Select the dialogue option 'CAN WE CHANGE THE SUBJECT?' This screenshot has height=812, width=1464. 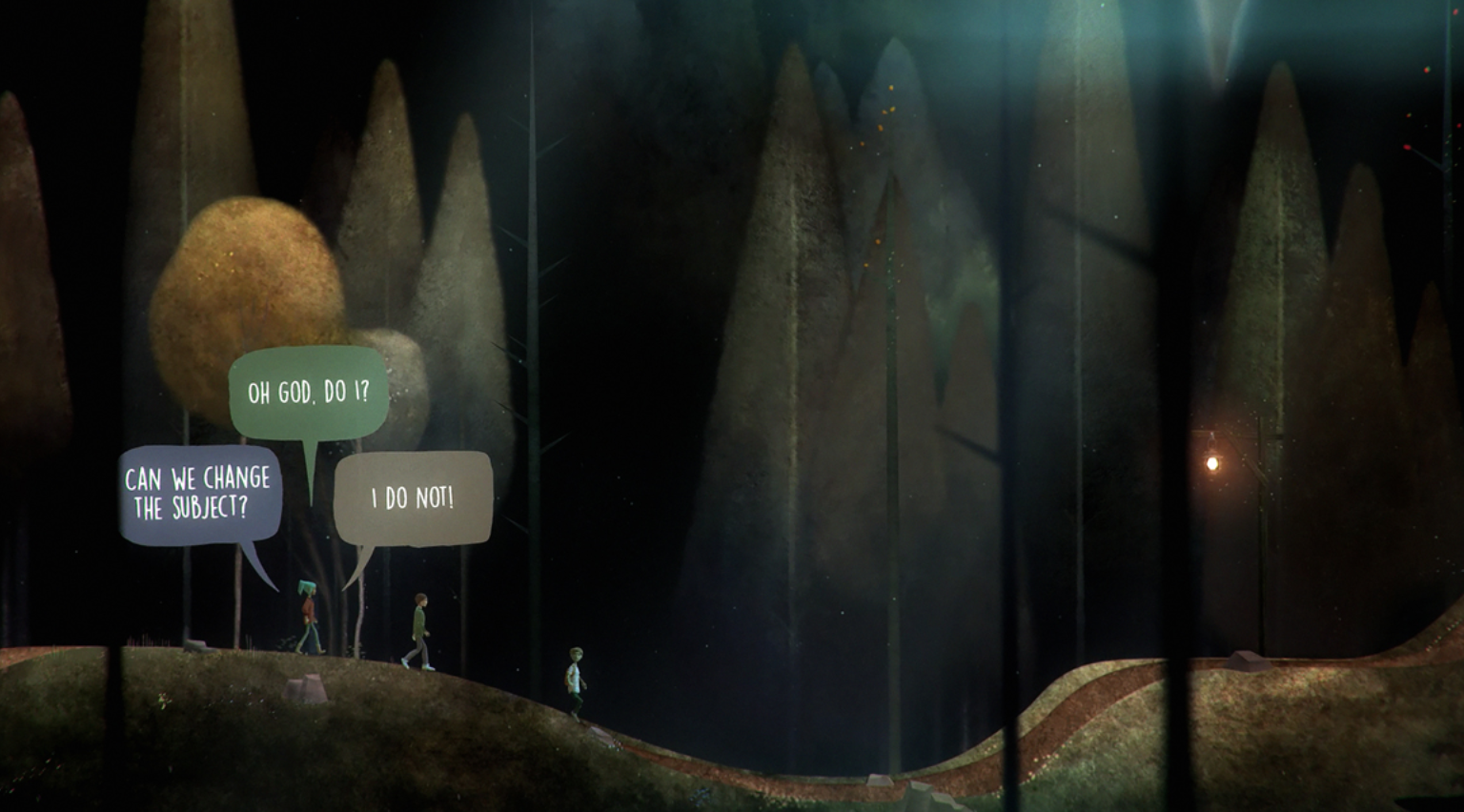(x=195, y=492)
